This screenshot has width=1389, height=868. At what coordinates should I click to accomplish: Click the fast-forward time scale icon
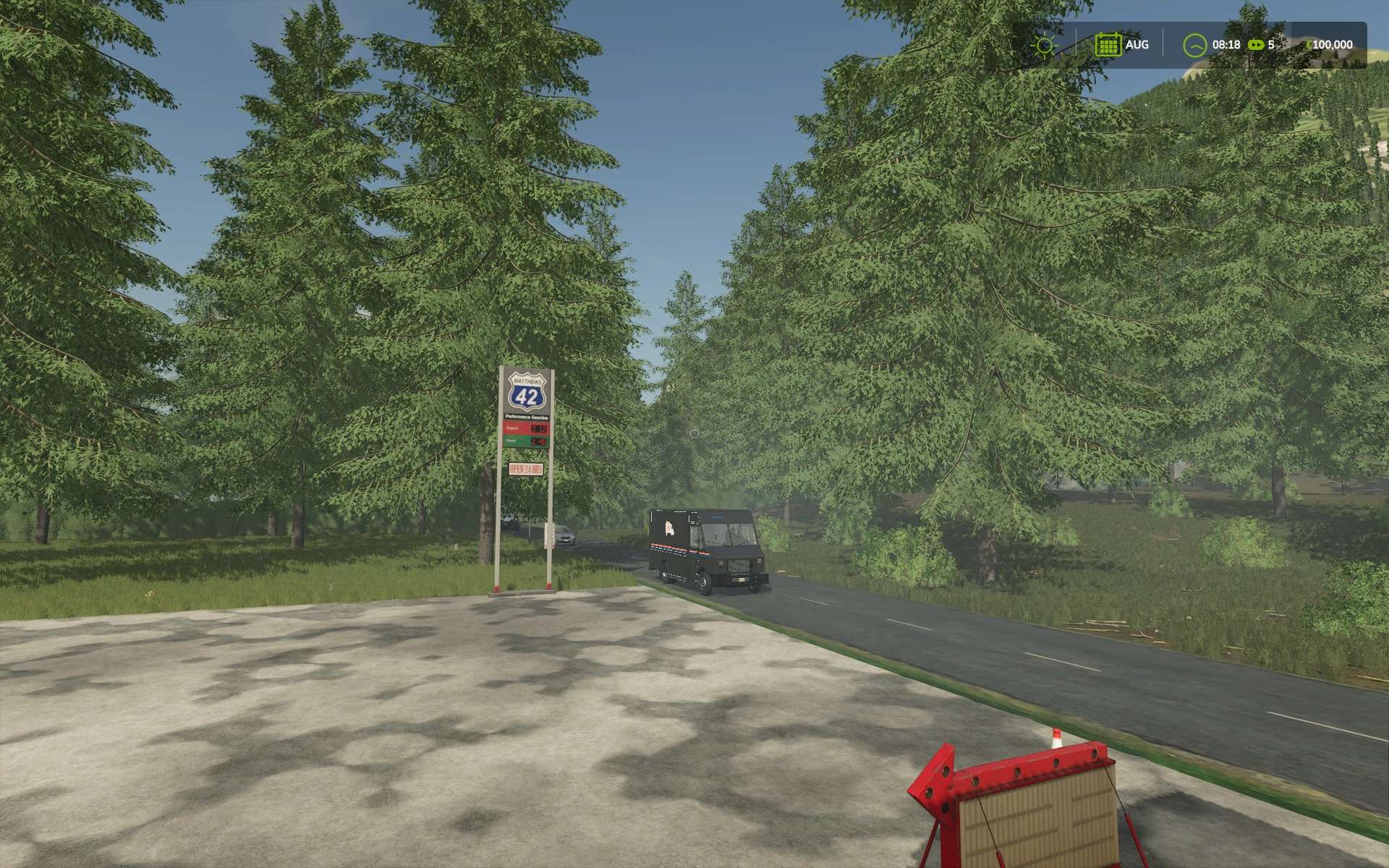tap(1256, 45)
